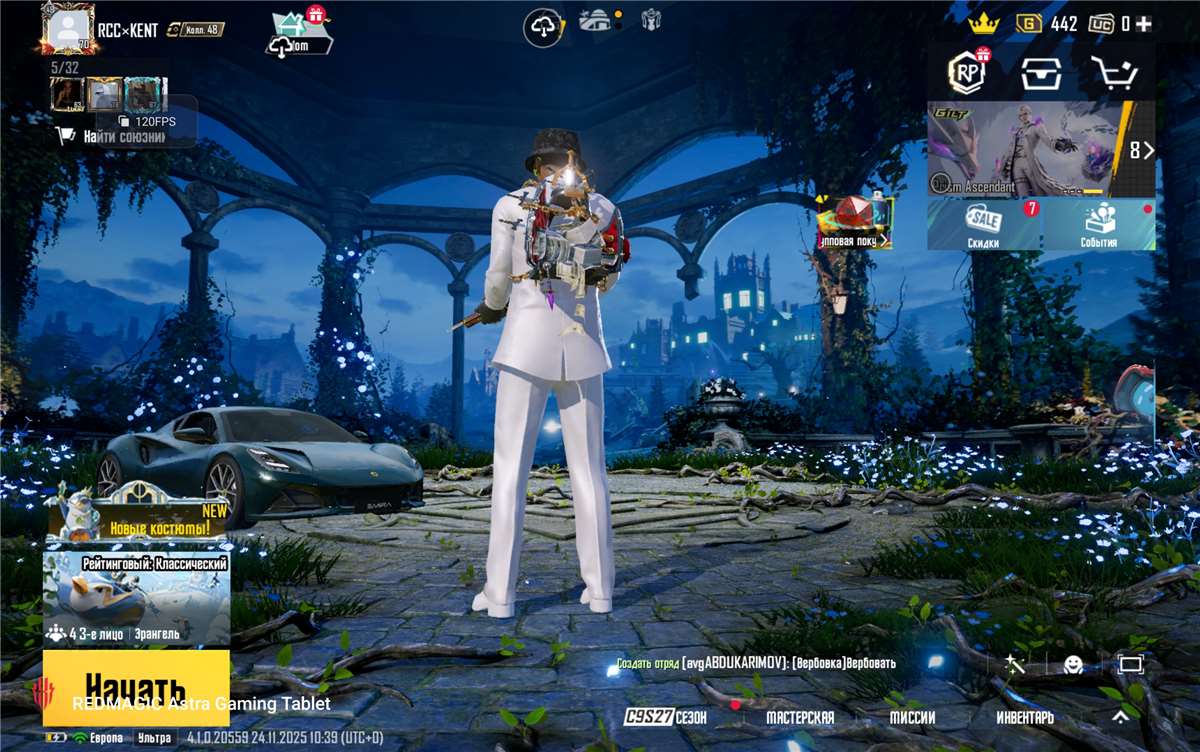Start the match with the Начать button
The width and height of the screenshot is (1200, 752).
click(x=136, y=687)
